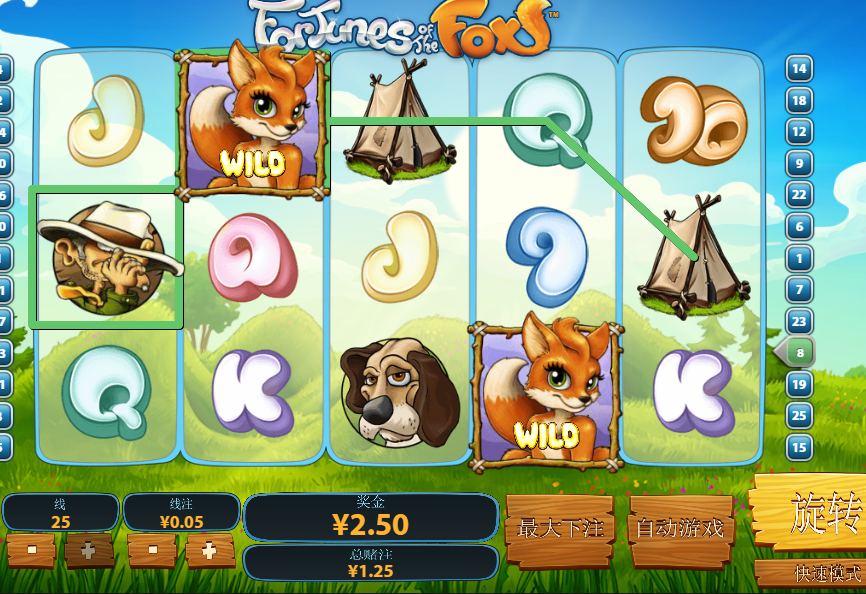Raise the line bet (线注) amount
The image size is (866, 594).
(x=209, y=550)
